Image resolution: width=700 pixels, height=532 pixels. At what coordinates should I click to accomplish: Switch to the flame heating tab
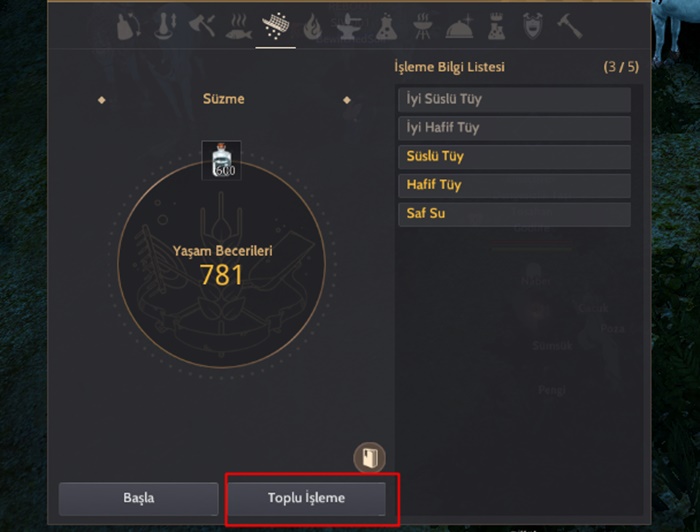tap(312, 27)
